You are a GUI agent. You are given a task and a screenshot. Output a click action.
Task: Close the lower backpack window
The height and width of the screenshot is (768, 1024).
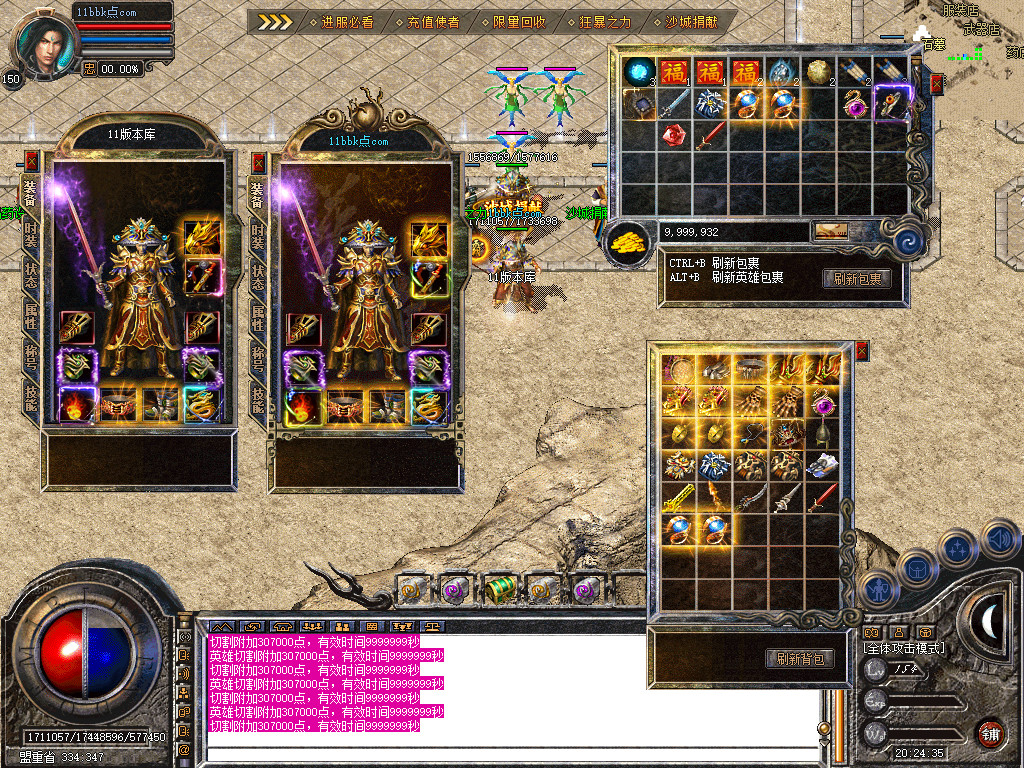pos(861,350)
